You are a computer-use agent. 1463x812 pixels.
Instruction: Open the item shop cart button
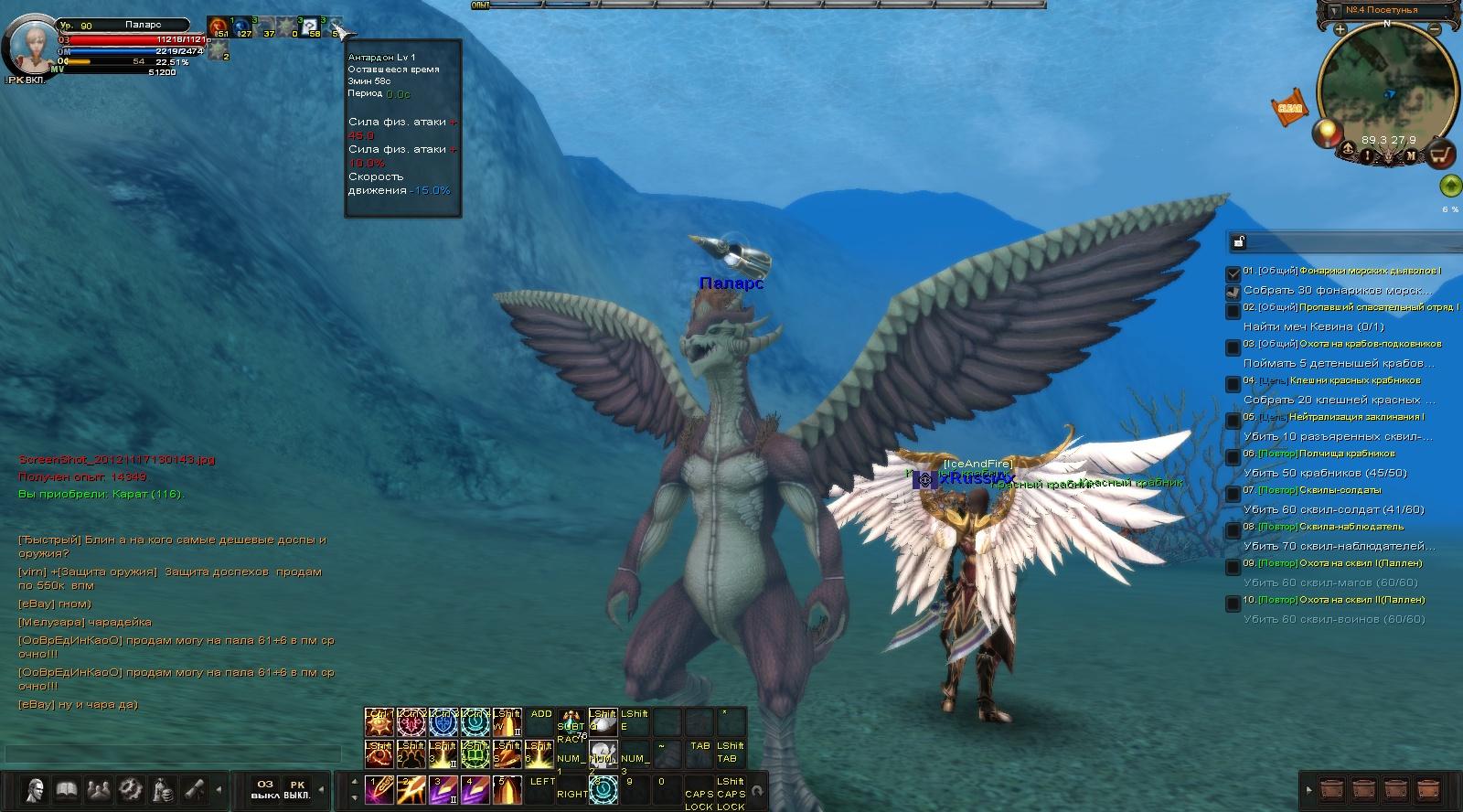pyautogui.click(x=1441, y=155)
